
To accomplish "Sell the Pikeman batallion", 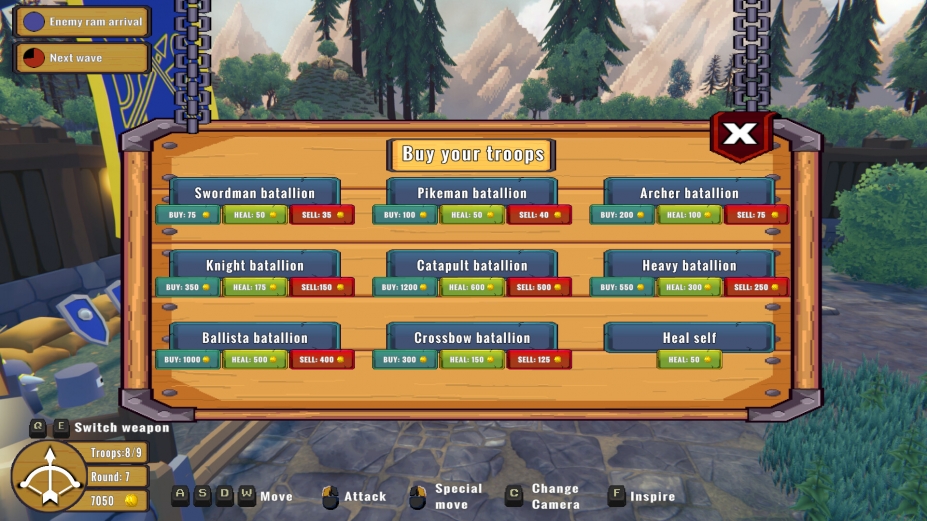I will tap(539, 215).
